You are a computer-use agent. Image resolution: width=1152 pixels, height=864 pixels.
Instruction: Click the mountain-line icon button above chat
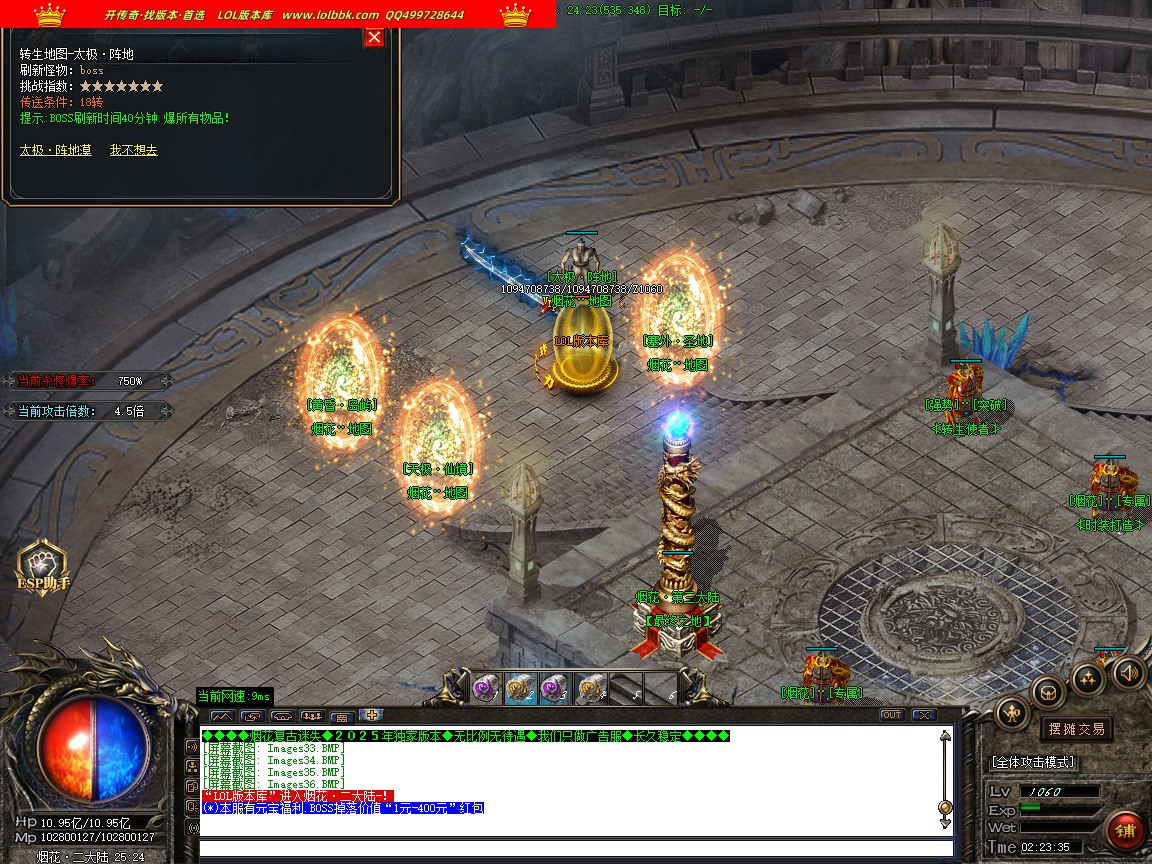(x=222, y=716)
